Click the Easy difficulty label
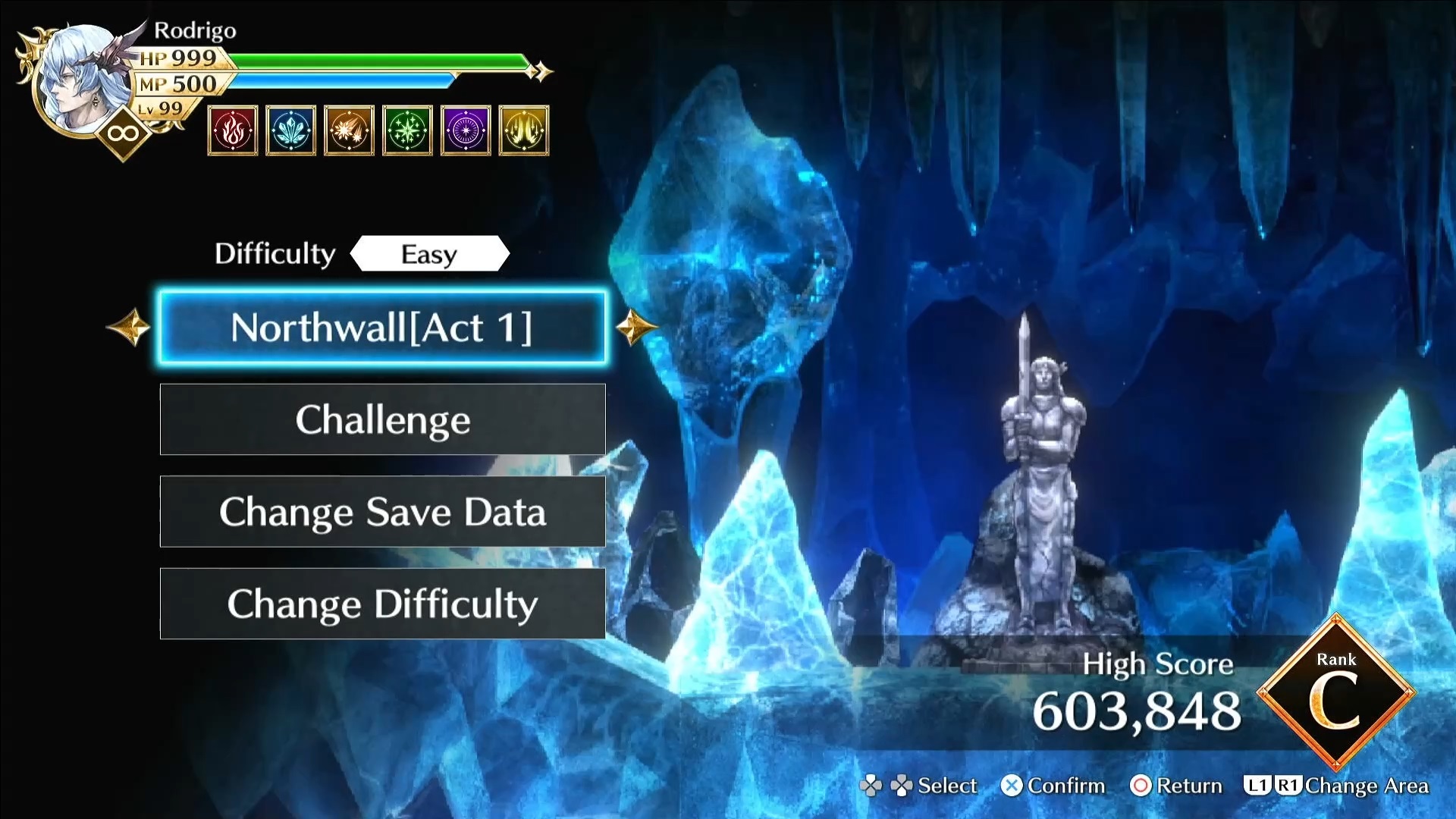This screenshot has width=1456, height=819. 429,254
